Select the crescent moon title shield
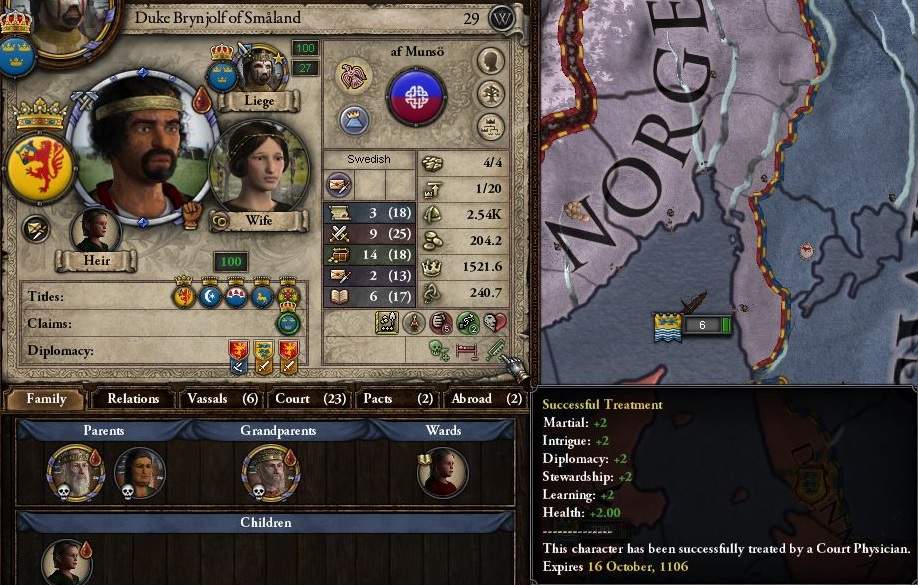Viewport: 918px width, 585px height. tap(210, 296)
